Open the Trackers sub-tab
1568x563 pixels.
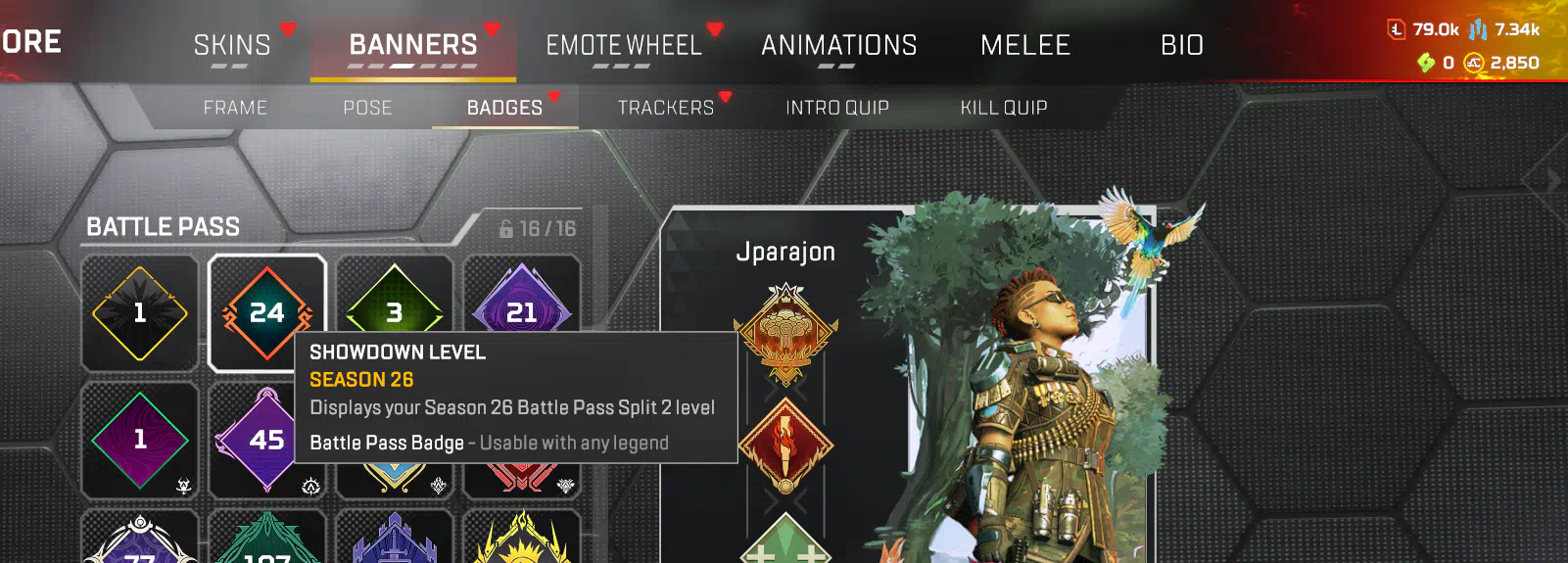point(666,108)
